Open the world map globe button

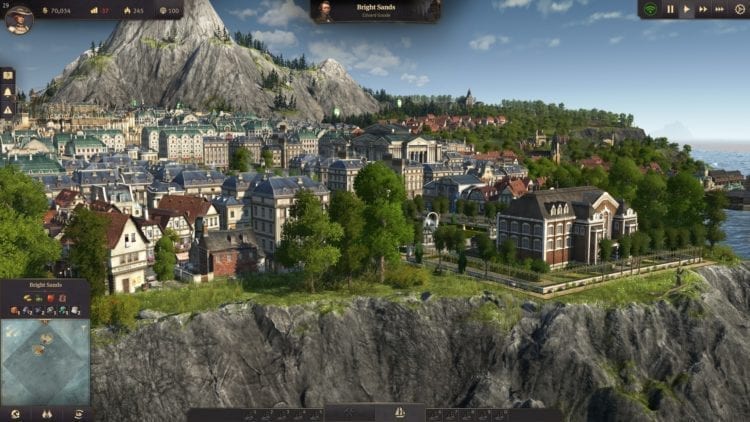pos(14,413)
